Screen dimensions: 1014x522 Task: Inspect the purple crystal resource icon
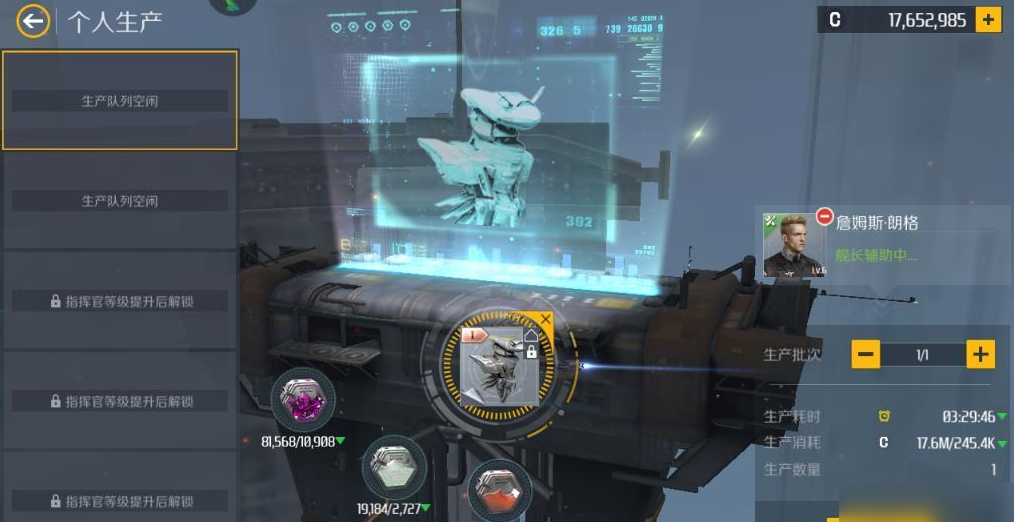[x=303, y=400]
